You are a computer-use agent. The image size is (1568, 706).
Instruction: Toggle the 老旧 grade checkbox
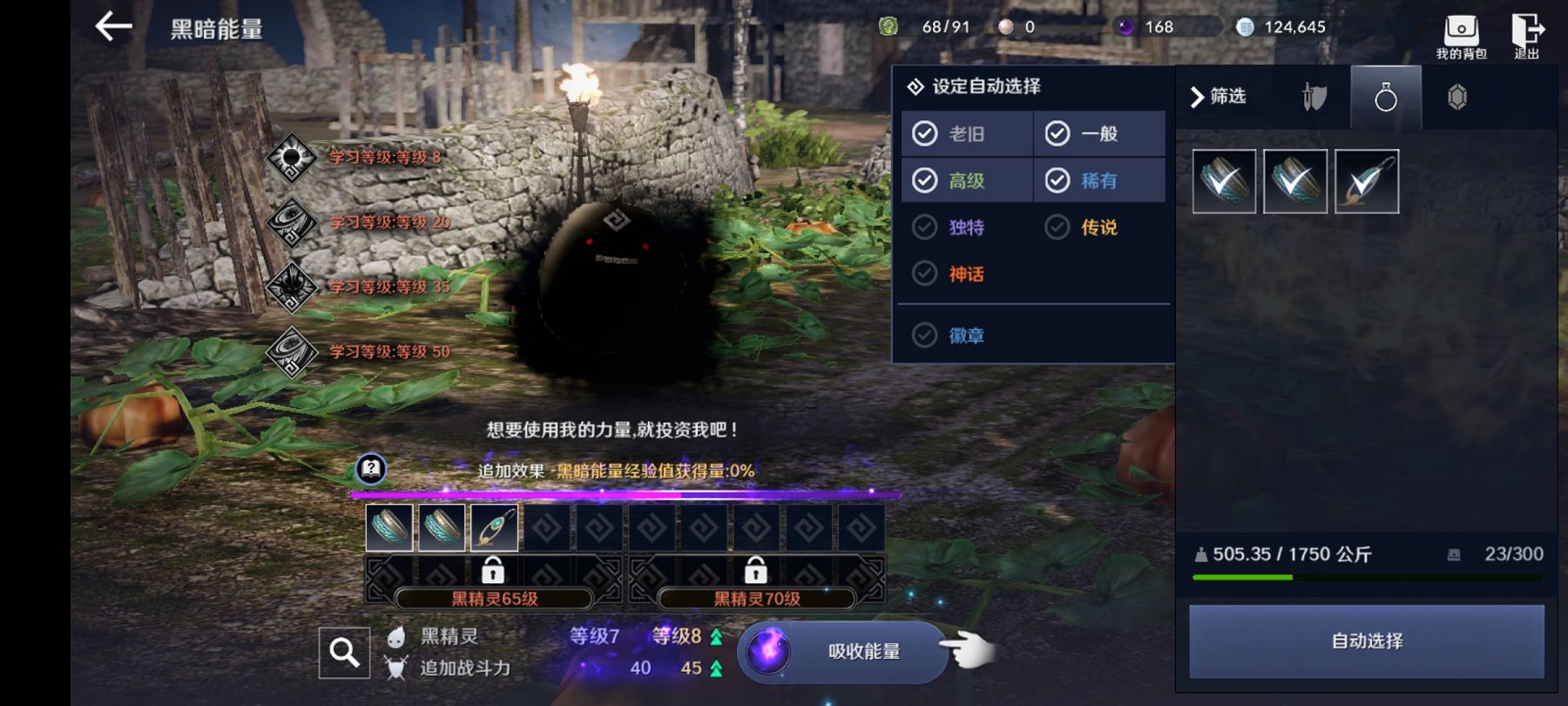(925, 133)
